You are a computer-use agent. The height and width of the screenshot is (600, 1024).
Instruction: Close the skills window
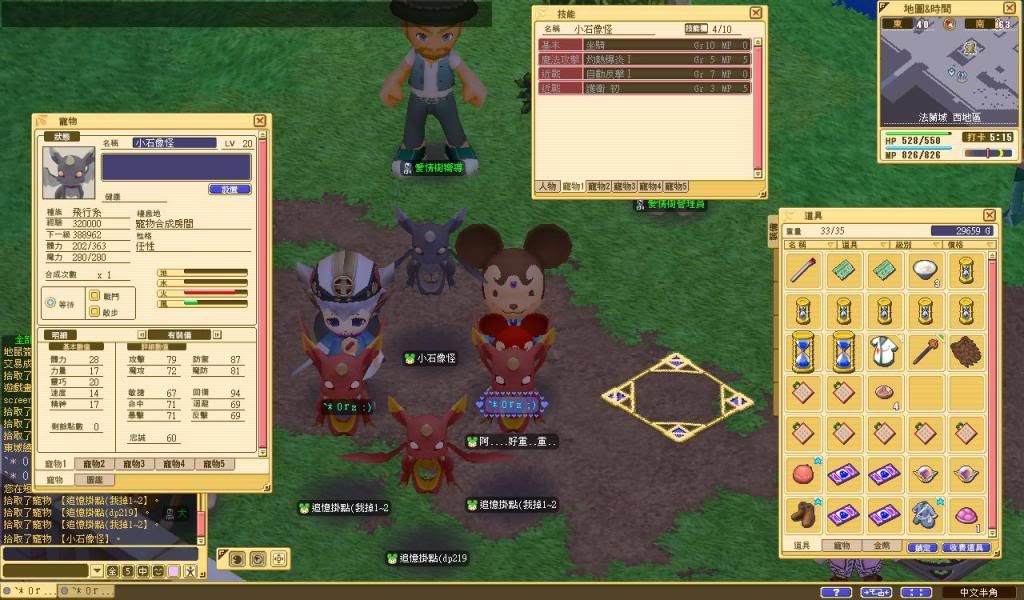point(758,13)
